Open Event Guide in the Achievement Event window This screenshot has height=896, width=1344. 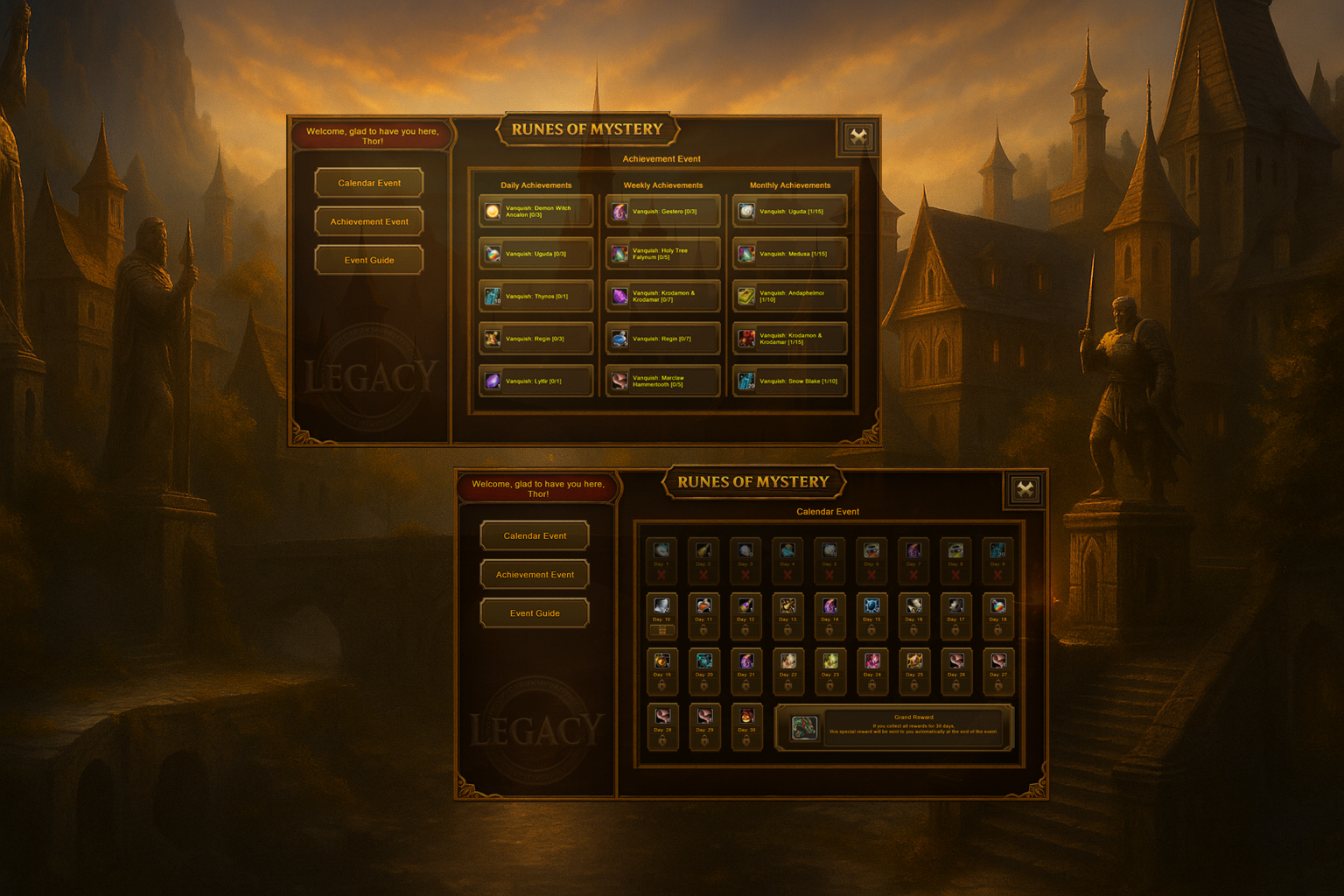369,260
